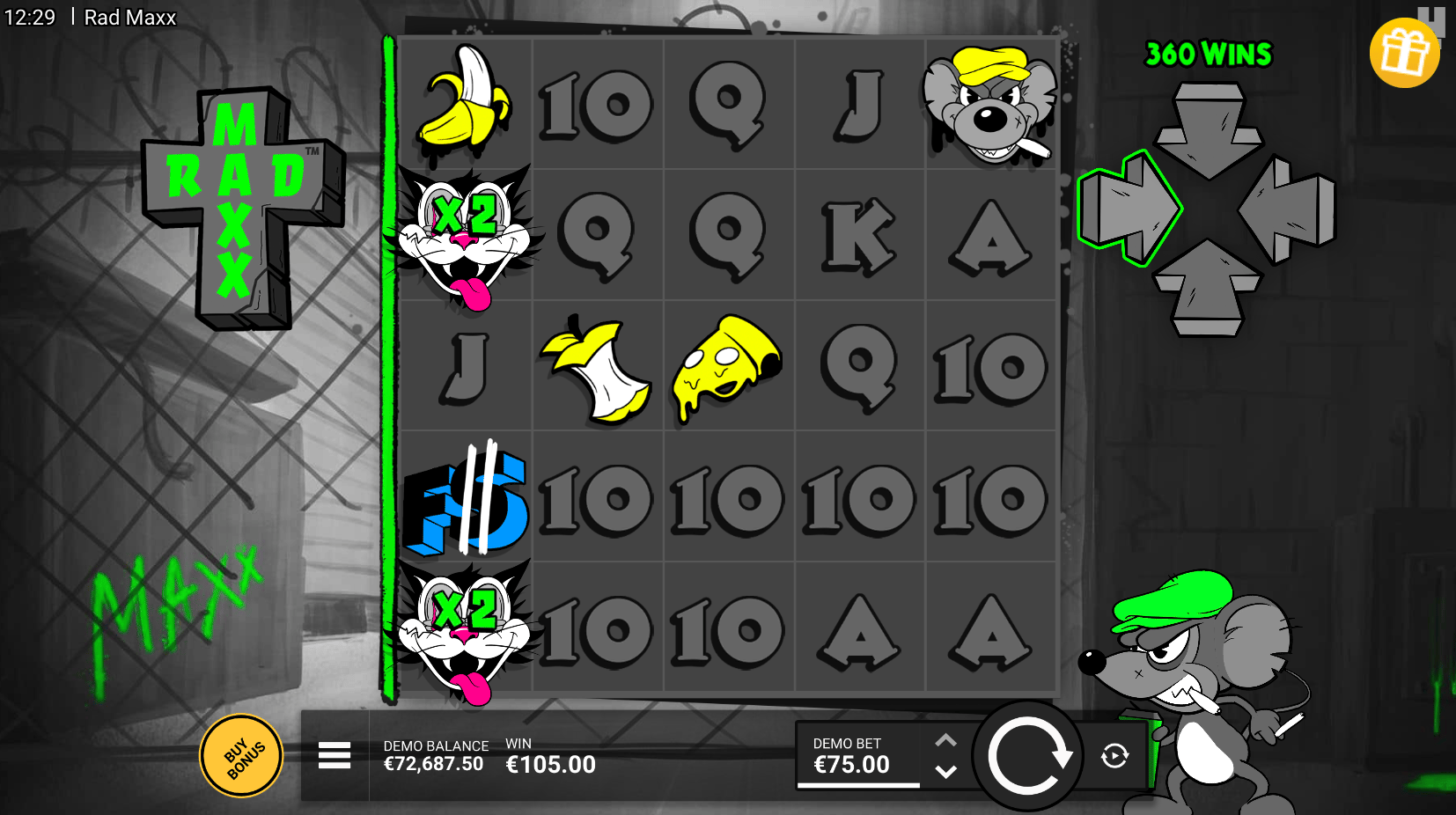Spin the reels with the circular arrow button
The width and height of the screenshot is (1456, 815).
click(1027, 757)
